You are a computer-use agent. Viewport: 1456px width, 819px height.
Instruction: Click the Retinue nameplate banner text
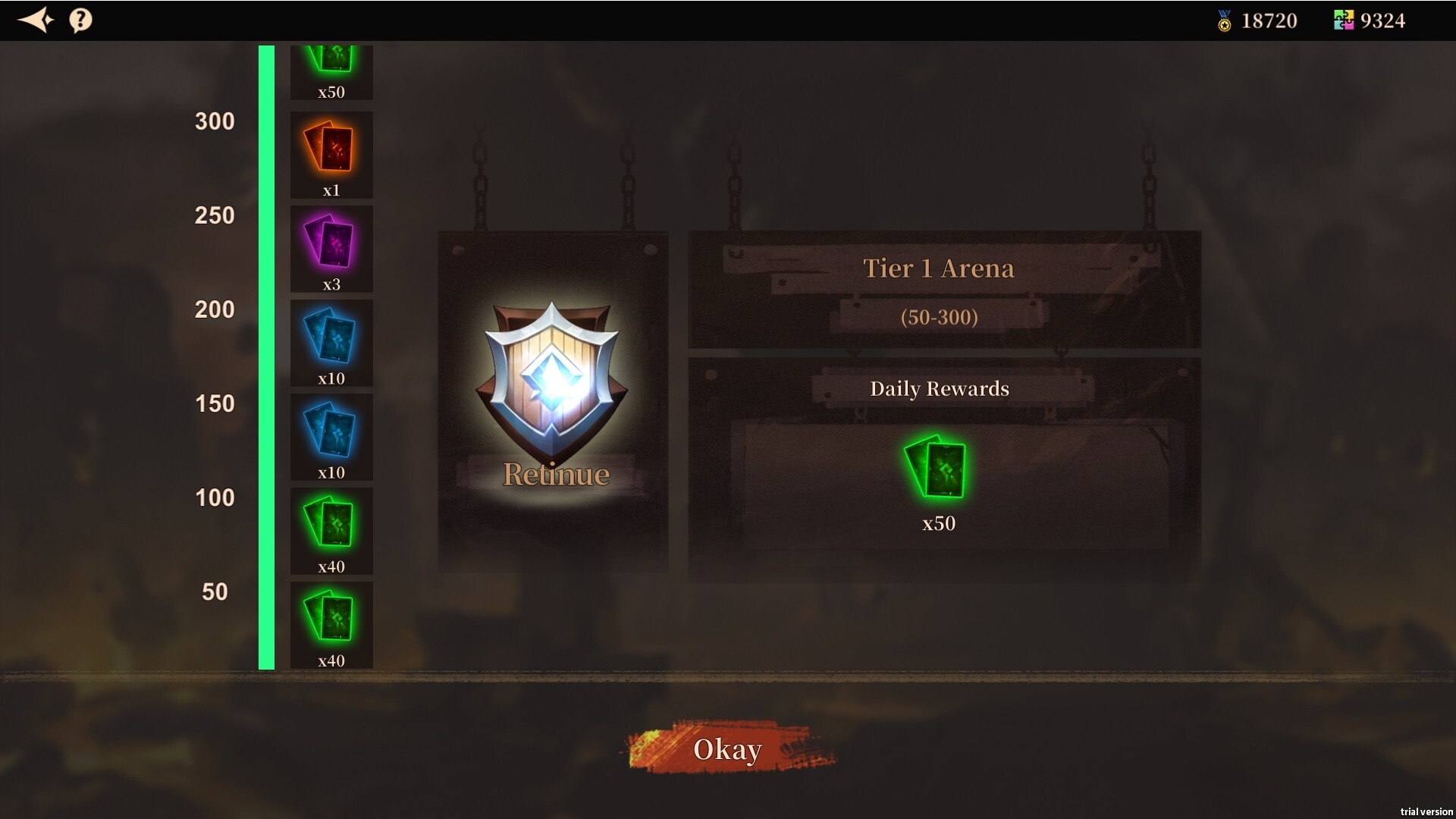556,472
